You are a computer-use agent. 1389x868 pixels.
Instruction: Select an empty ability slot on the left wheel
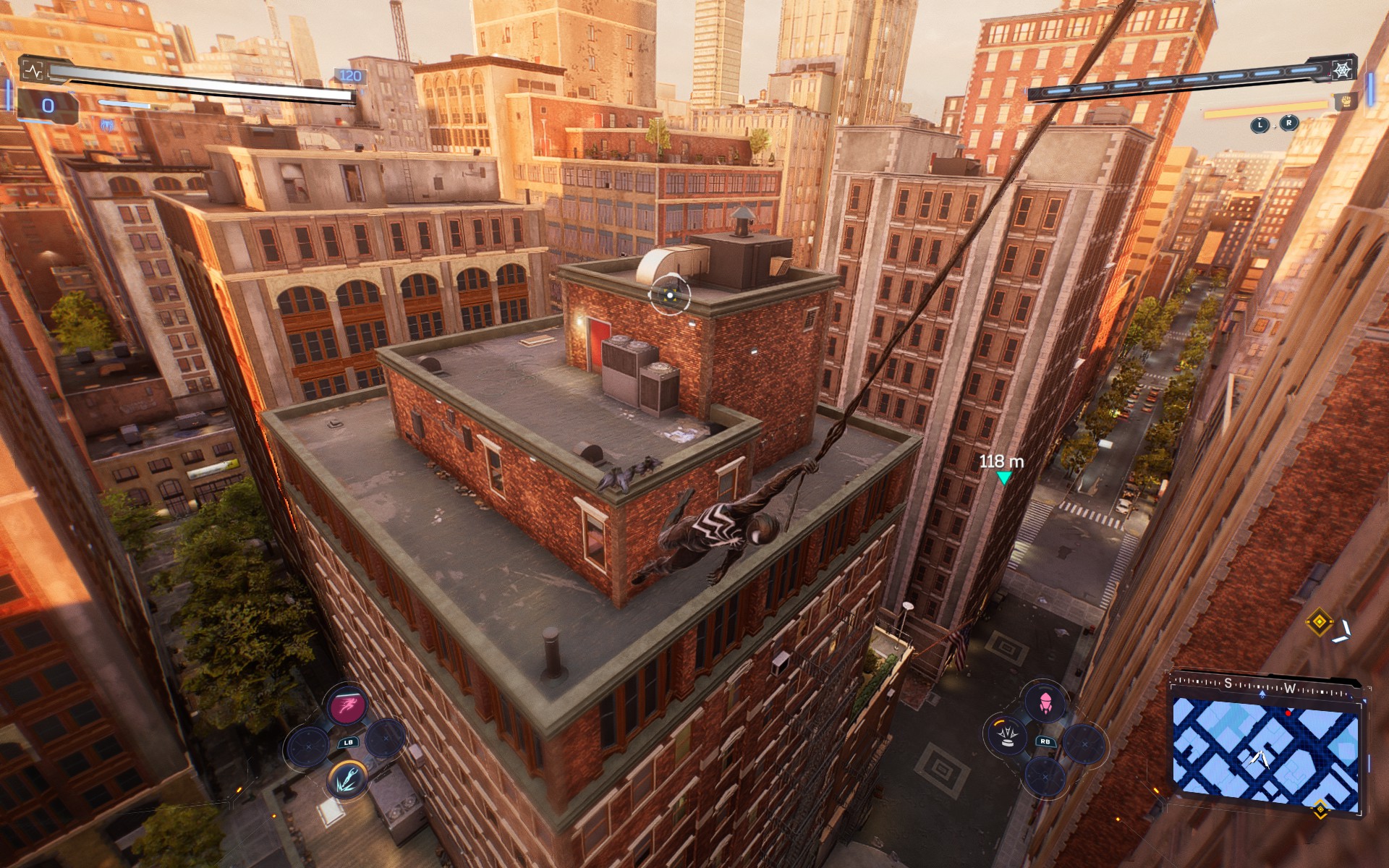(x=307, y=746)
